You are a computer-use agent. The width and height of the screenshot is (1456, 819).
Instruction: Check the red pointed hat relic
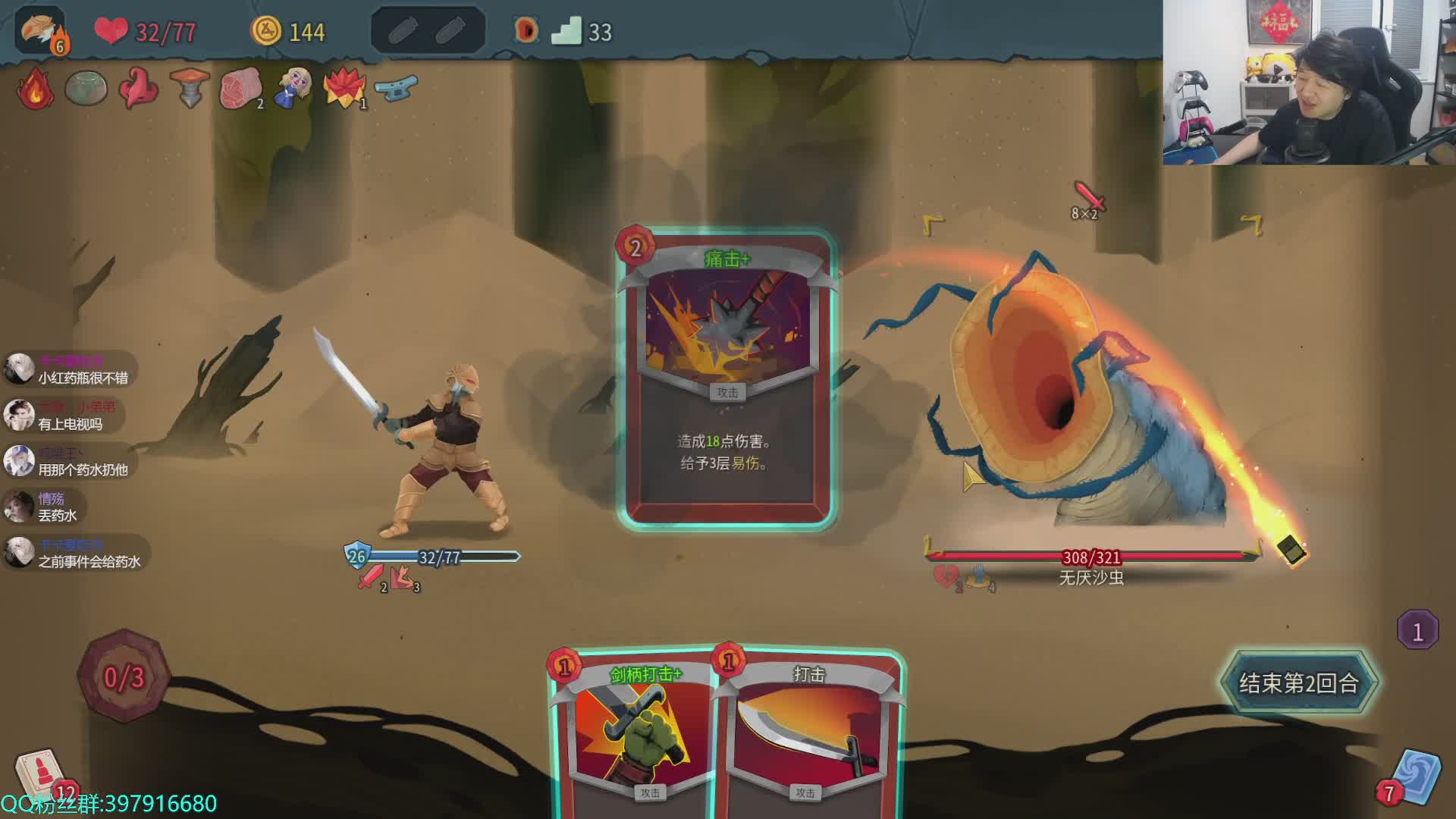[138, 89]
